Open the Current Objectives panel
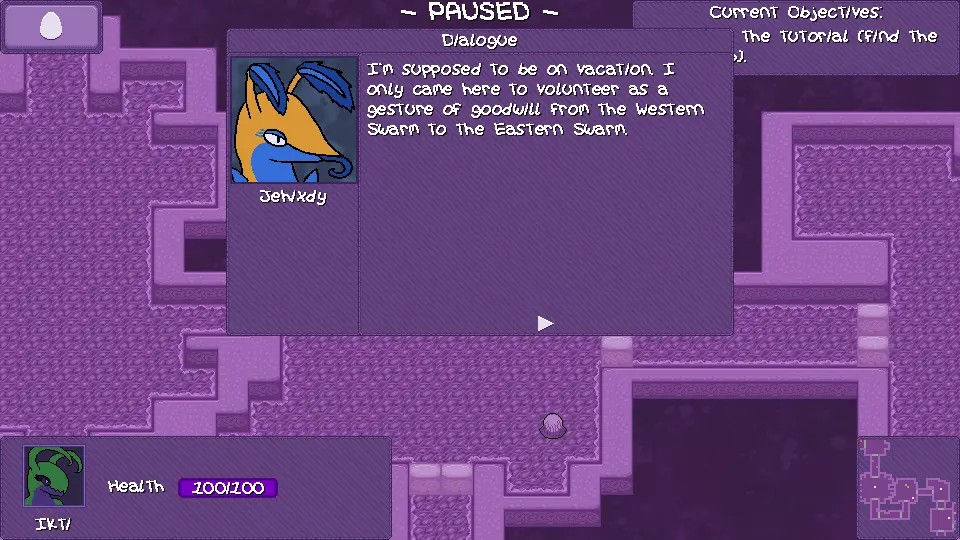 click(796, 35)
